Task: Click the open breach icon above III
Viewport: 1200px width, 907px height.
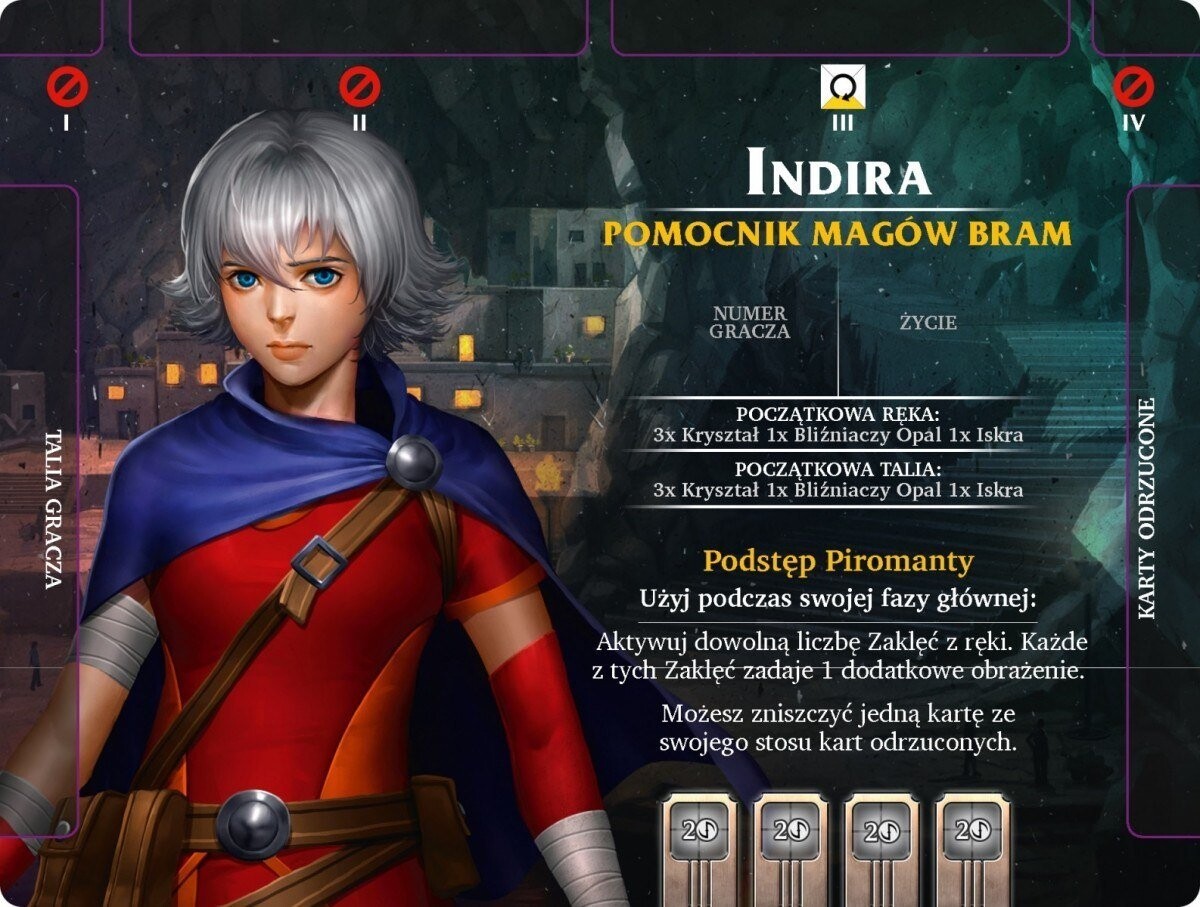Action: pyautogui.click(x=843, y=88)
